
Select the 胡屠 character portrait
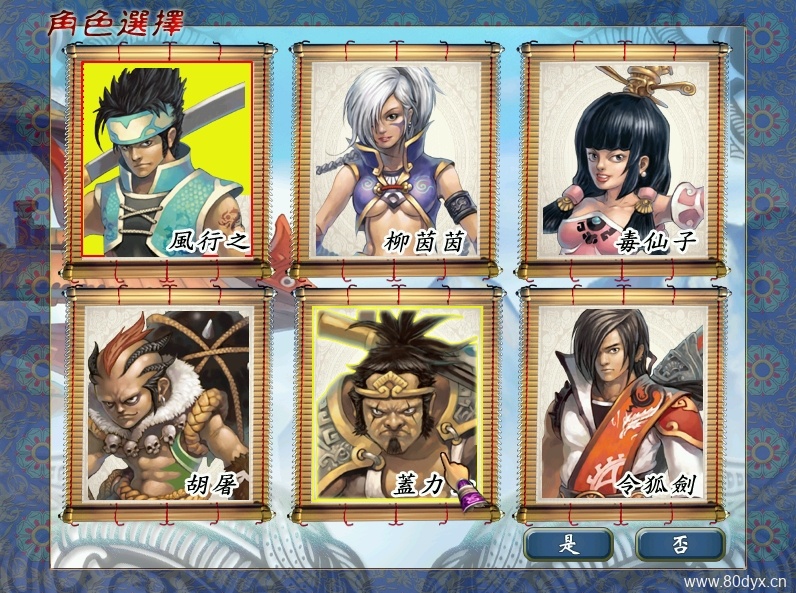point(167,402)
